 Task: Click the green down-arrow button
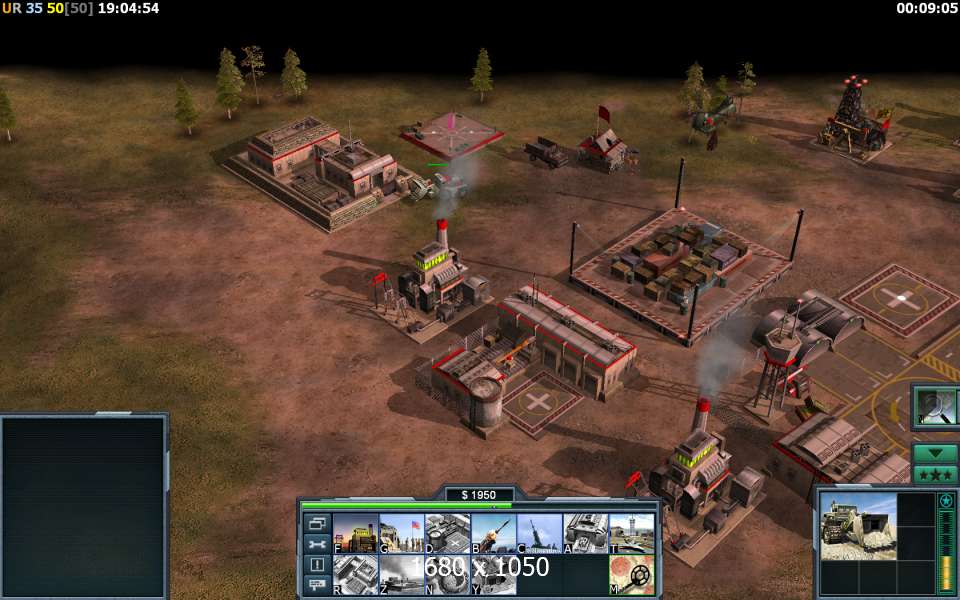(x=936, y=453)
